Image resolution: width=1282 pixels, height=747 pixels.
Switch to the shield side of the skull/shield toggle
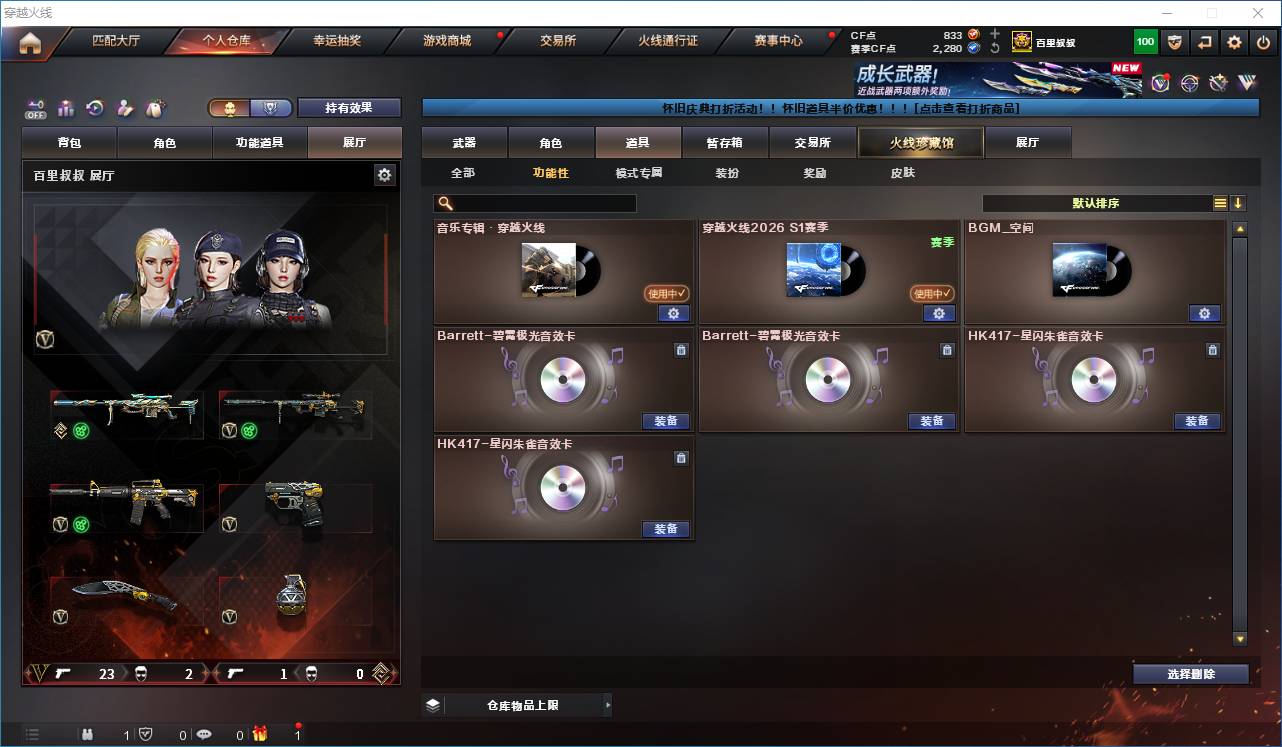pos(272,107)
